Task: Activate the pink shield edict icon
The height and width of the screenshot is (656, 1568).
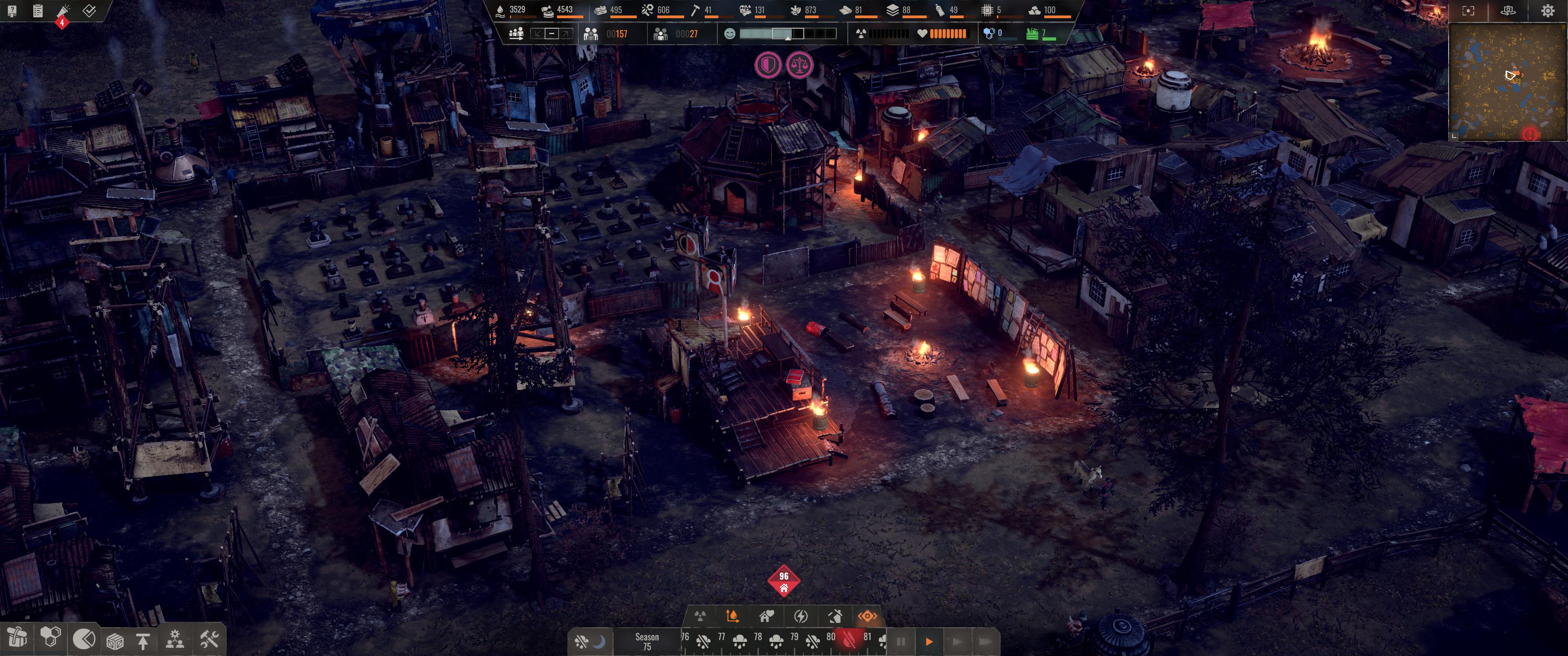Action: click(x=768, y=65)
